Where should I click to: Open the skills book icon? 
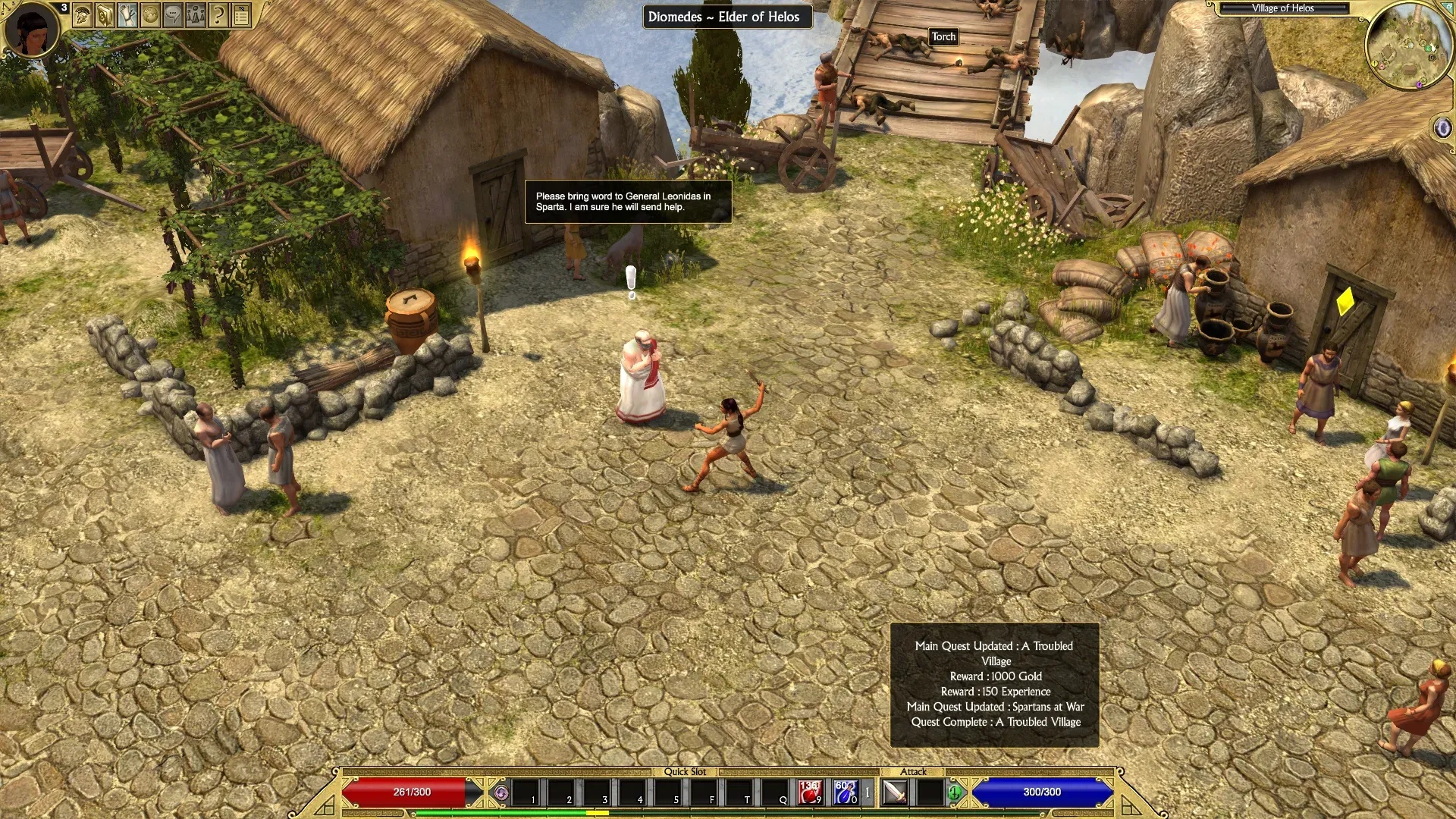click(x=105, y=15)
